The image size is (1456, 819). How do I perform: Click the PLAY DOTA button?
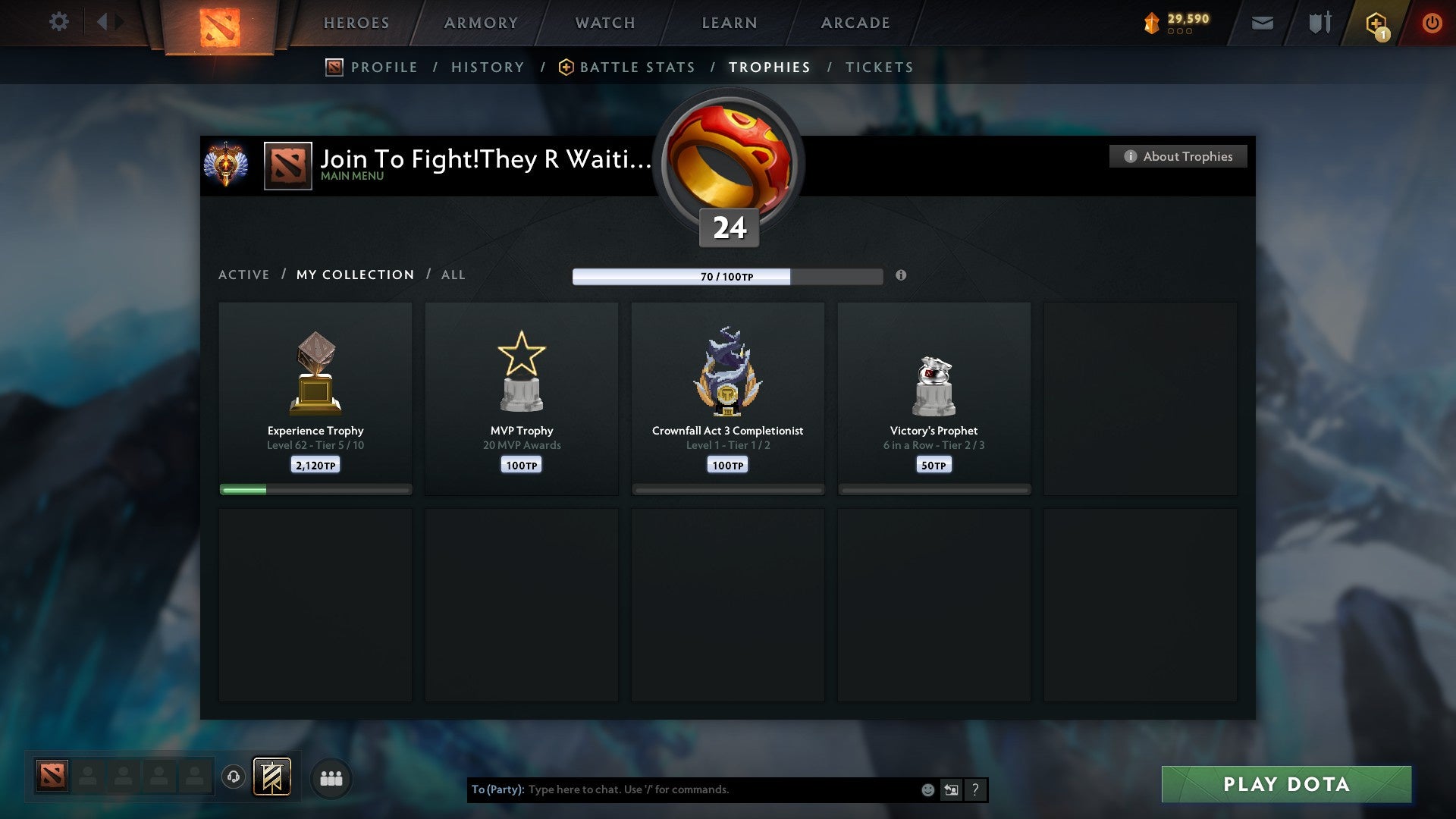(1285, 785)
